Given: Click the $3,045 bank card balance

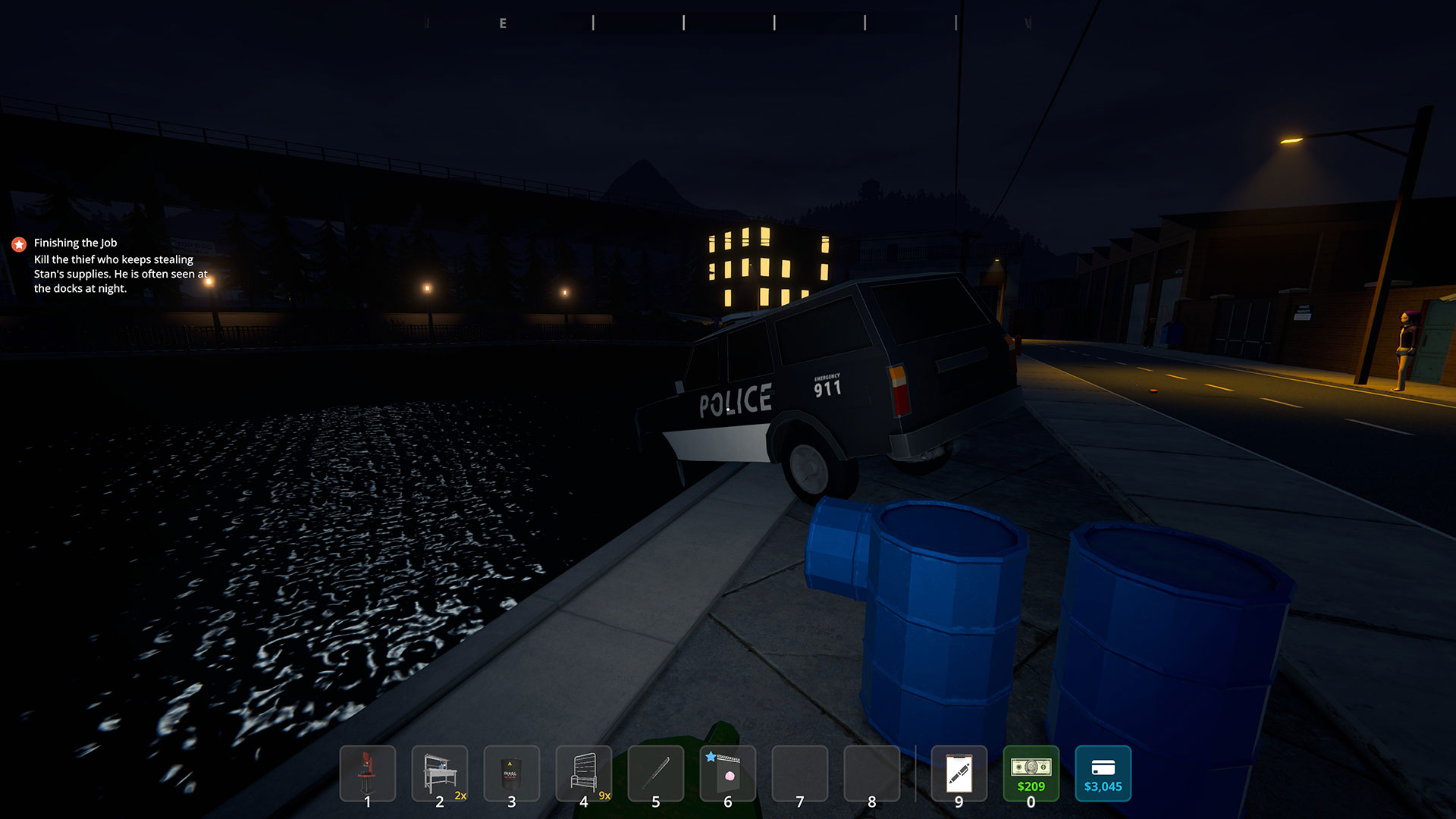Looking at the screenshot, I should 1103,773.
